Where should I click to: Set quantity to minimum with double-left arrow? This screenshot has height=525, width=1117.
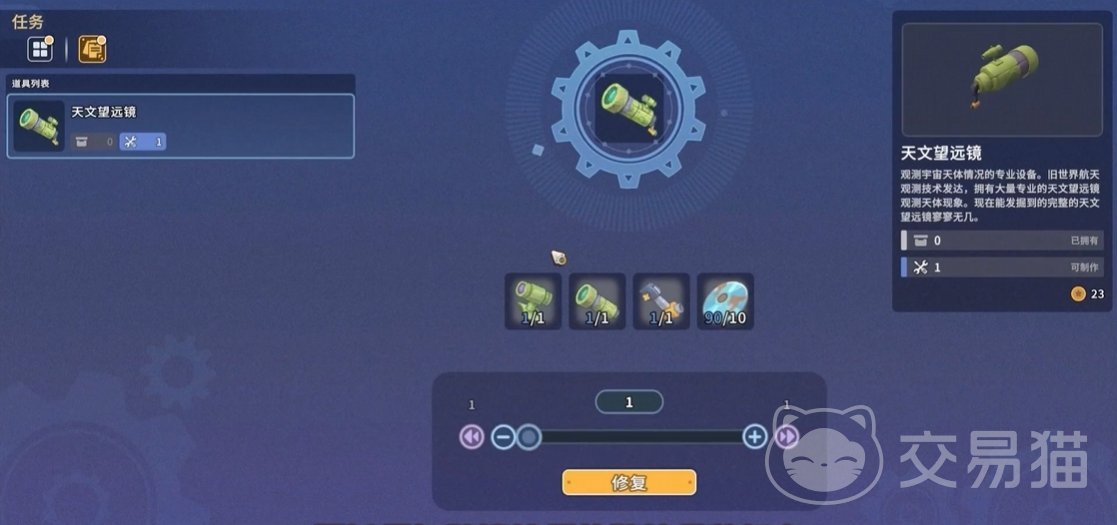pos(471,437)
